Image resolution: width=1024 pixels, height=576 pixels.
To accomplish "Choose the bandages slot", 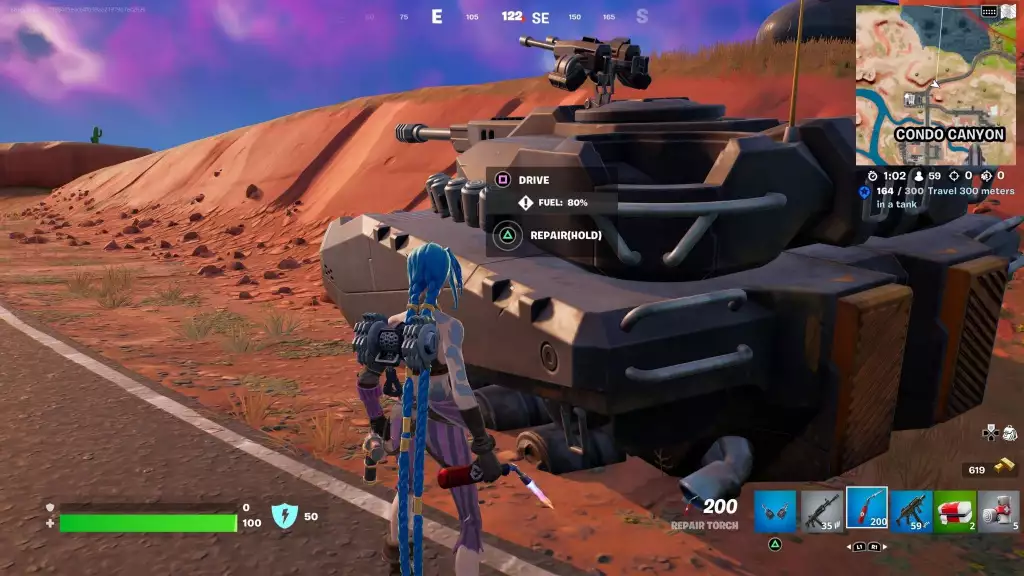I will (x=999, y=510).
